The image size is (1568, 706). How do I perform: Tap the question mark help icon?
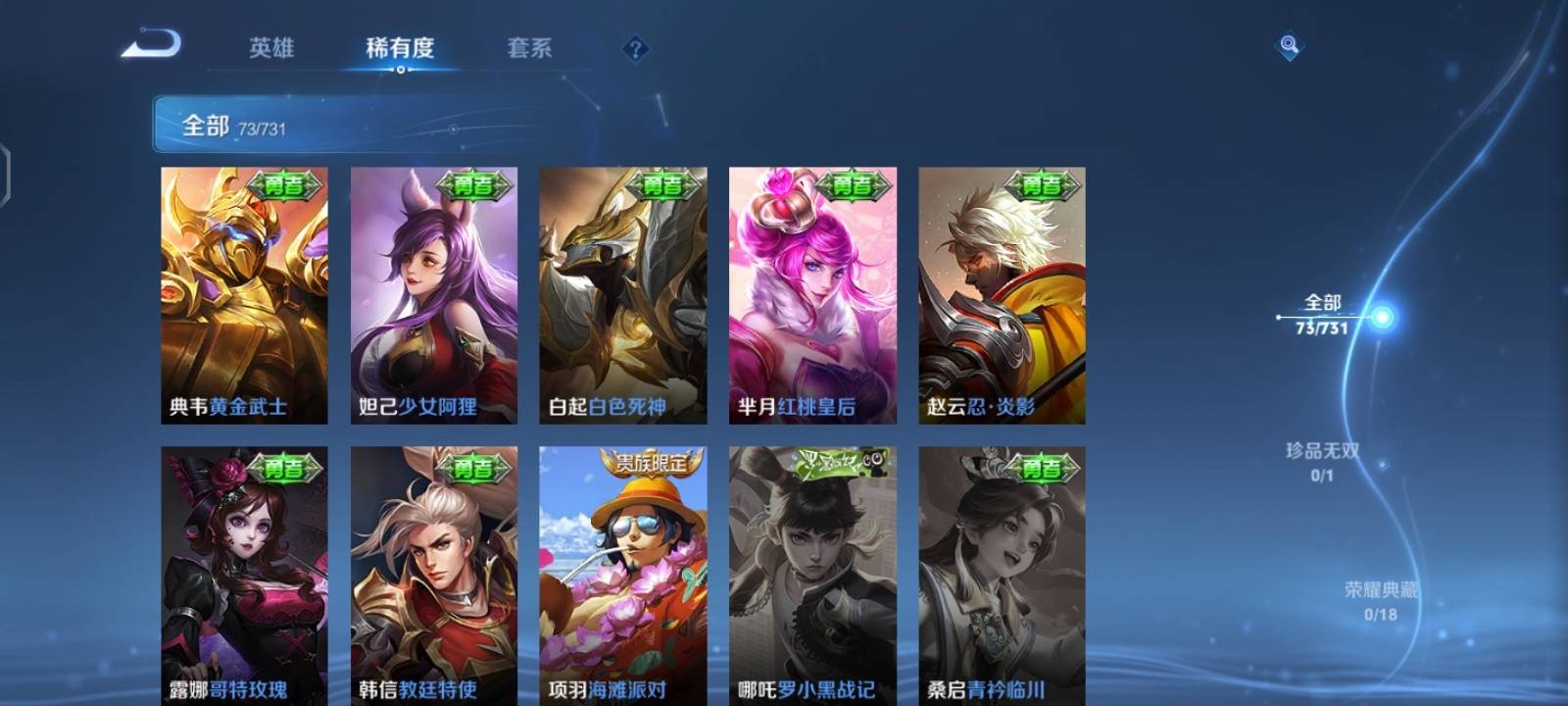pyautogui.click(x=636, y=47)
